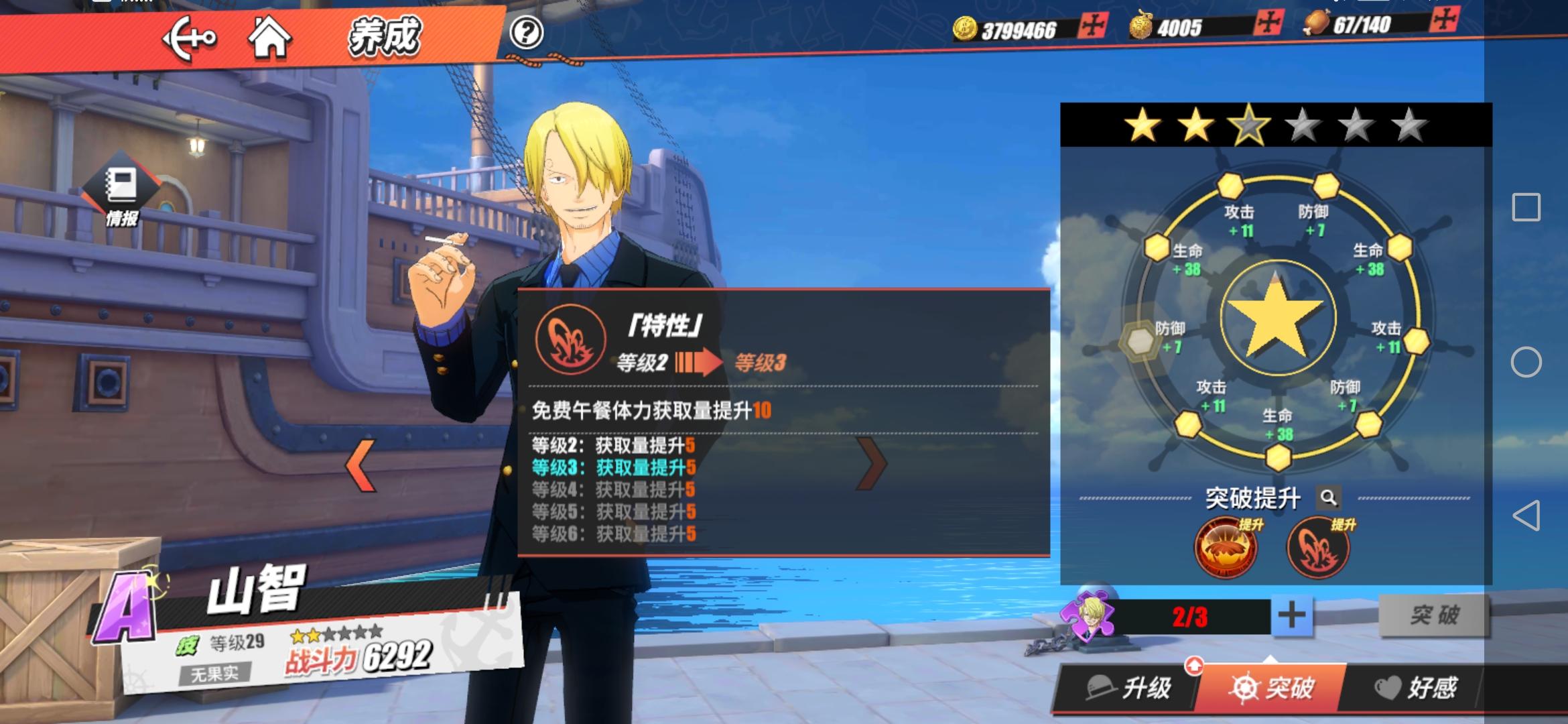
Task: Add more stamina meat
Action: (x=1444, y=20)
